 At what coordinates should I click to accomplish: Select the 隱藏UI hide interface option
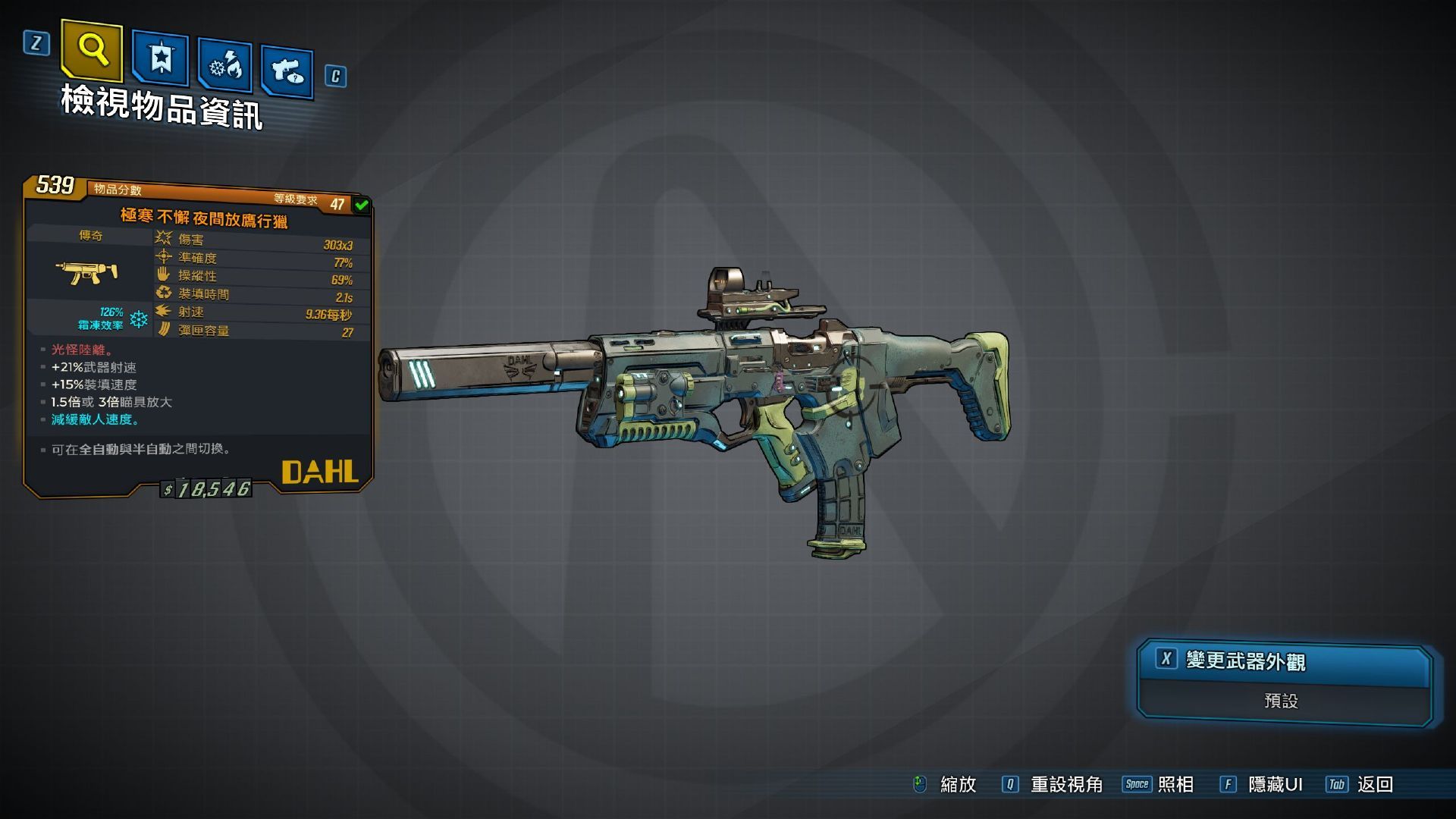point(1274,785)
